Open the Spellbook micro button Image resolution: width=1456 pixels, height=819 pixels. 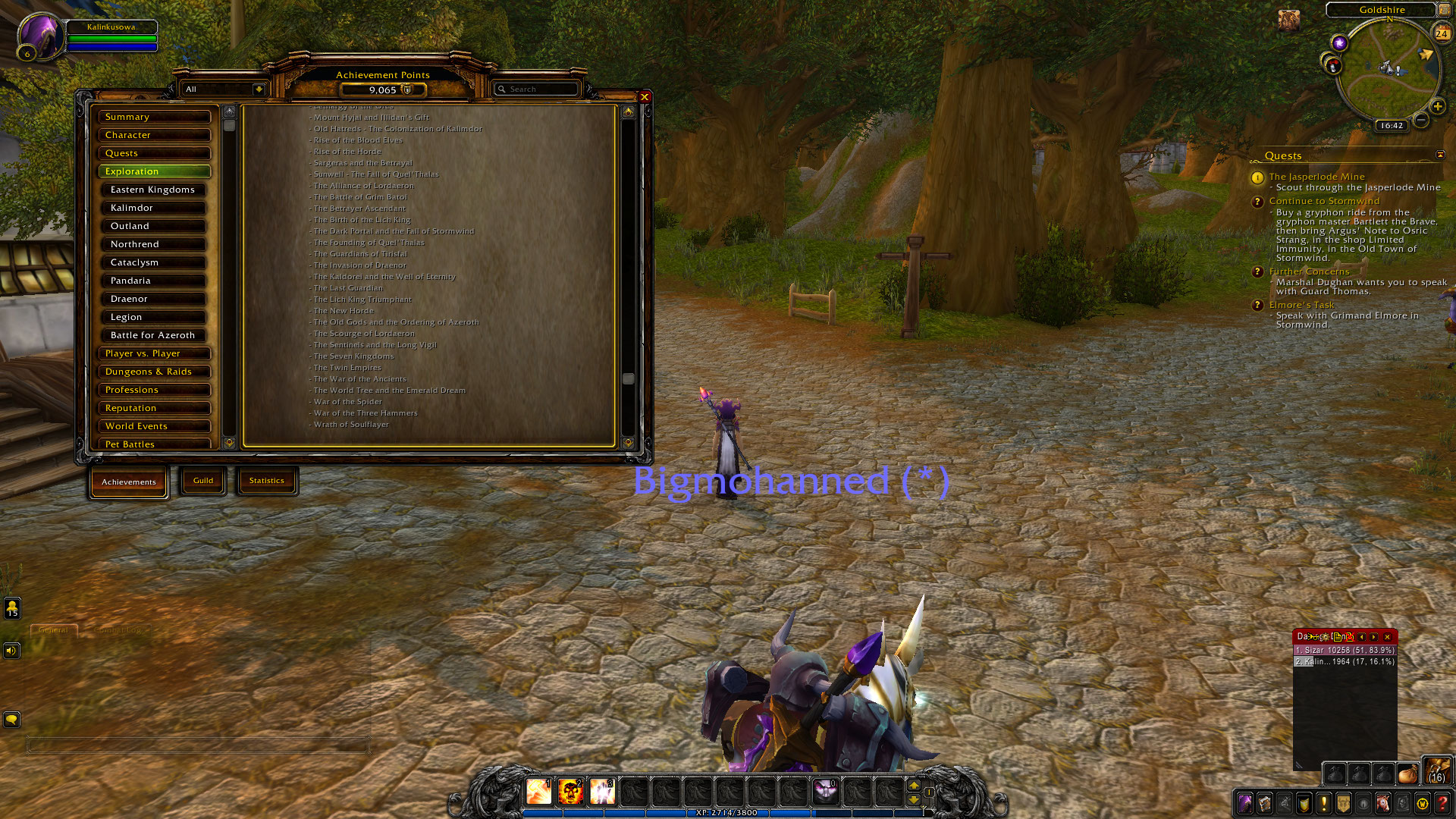tap(1265, 804)
